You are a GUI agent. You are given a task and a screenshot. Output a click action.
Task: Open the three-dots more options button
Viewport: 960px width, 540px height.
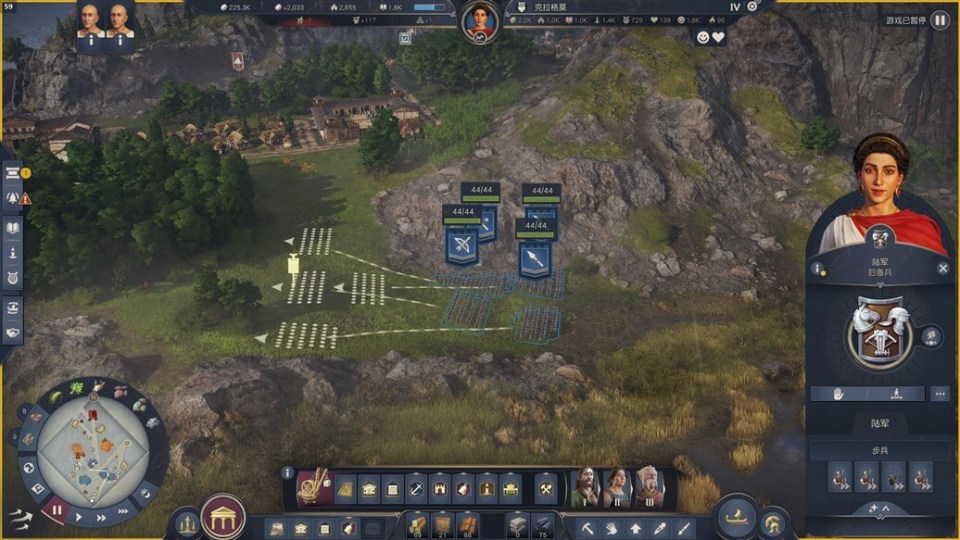point(939,393)
